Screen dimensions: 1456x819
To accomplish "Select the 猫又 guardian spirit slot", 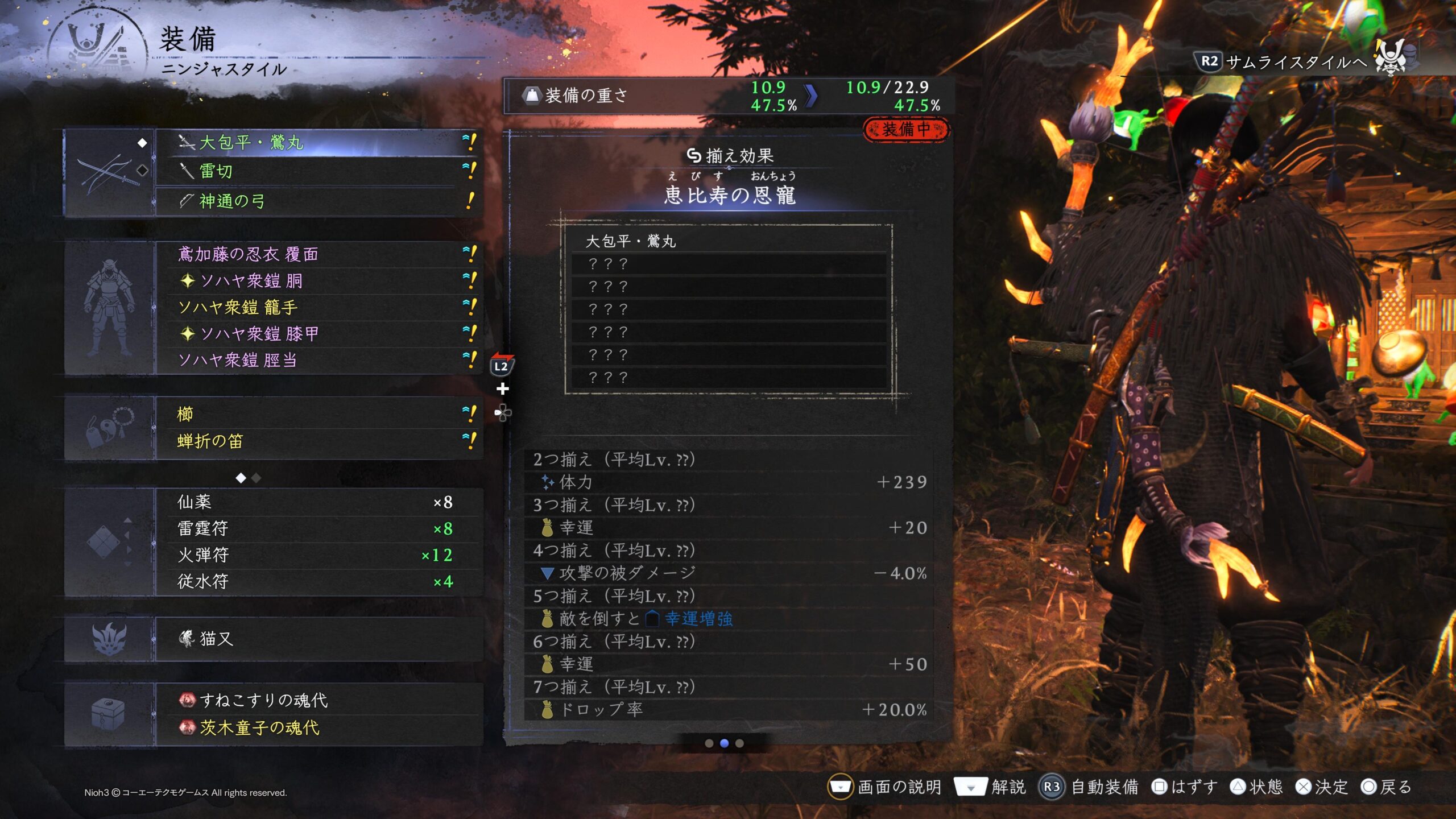I will click(318, 639).
